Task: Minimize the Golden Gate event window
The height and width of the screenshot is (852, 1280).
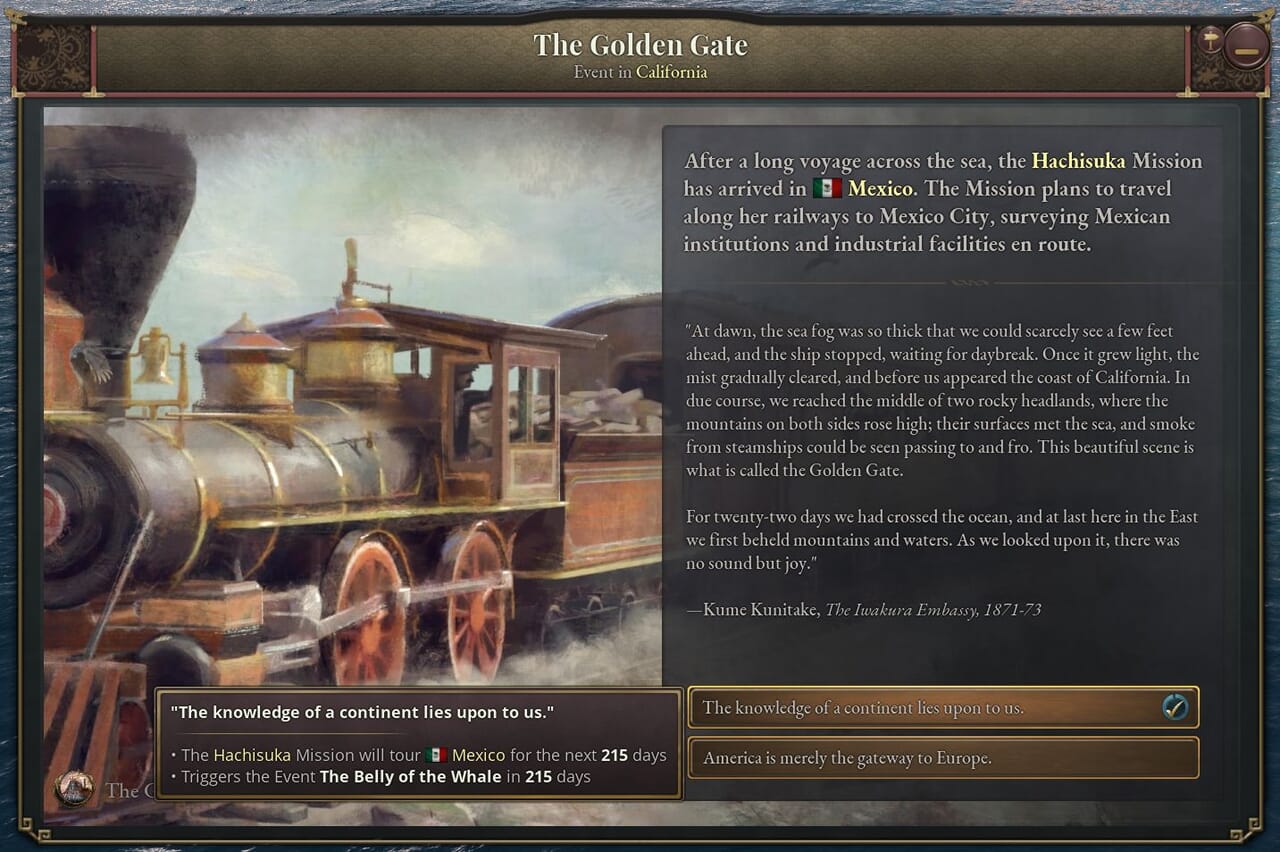Action: [1246, 47]
